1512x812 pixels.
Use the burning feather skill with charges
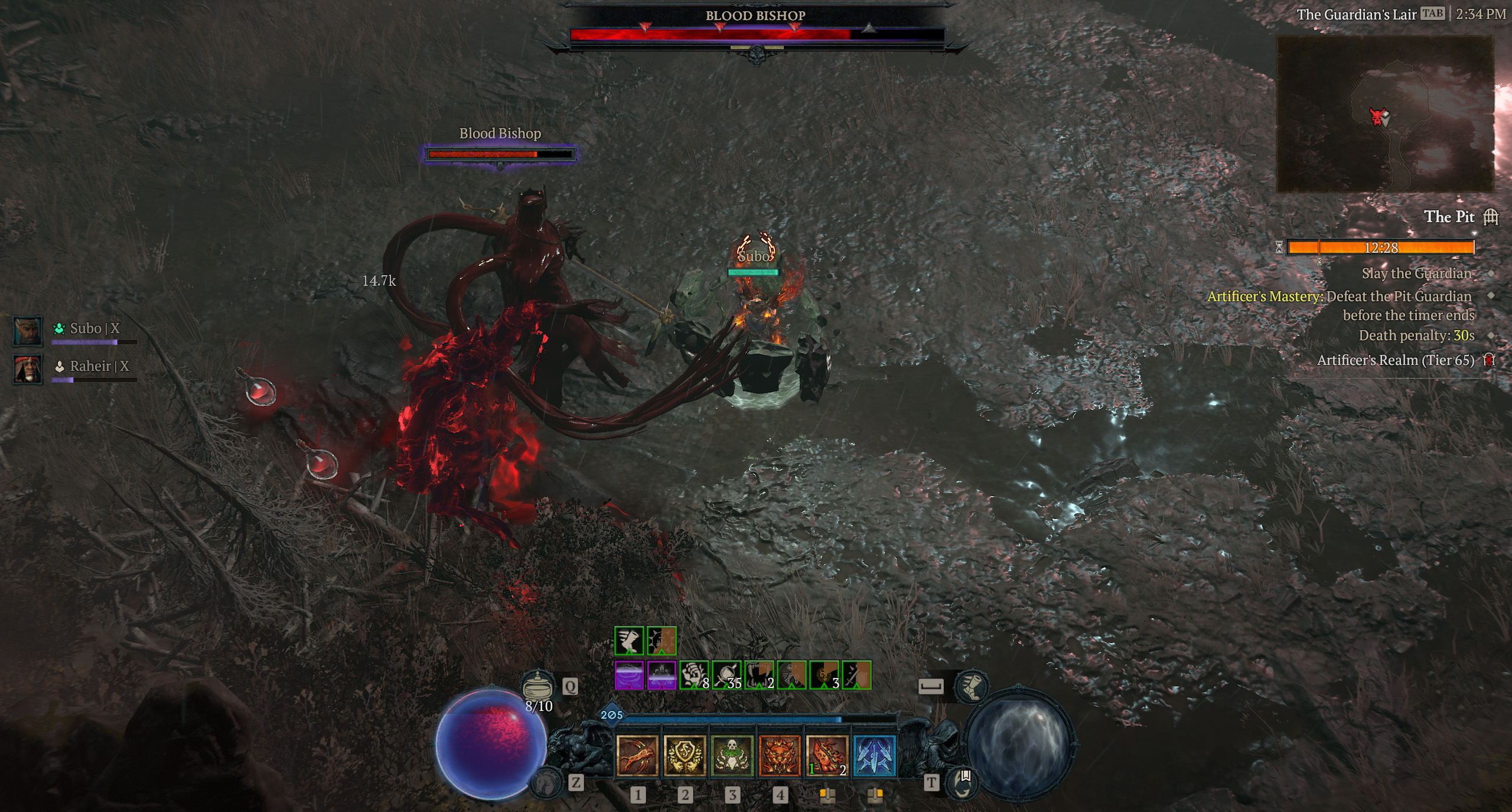[827, 755]
